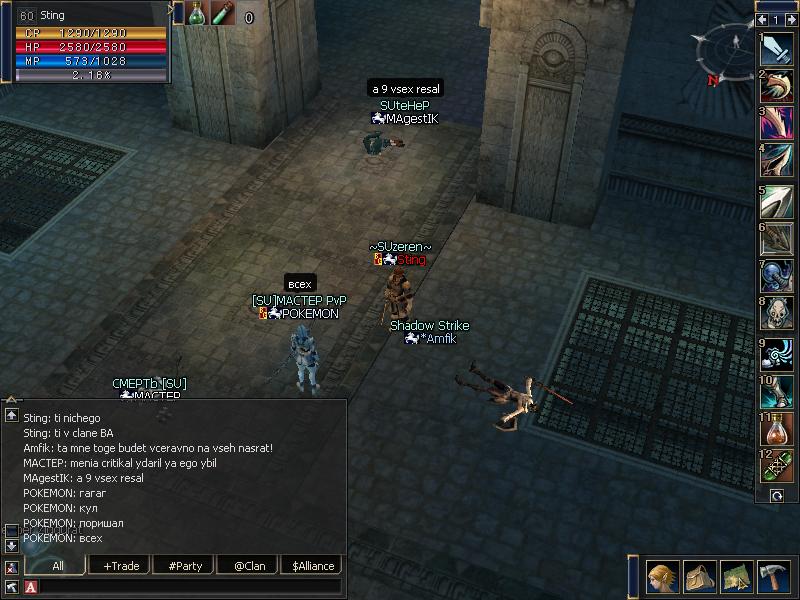Viewport: 800px width, 600px height.
Task: Show the $Alliance chat tab
Action: (310, 566)
